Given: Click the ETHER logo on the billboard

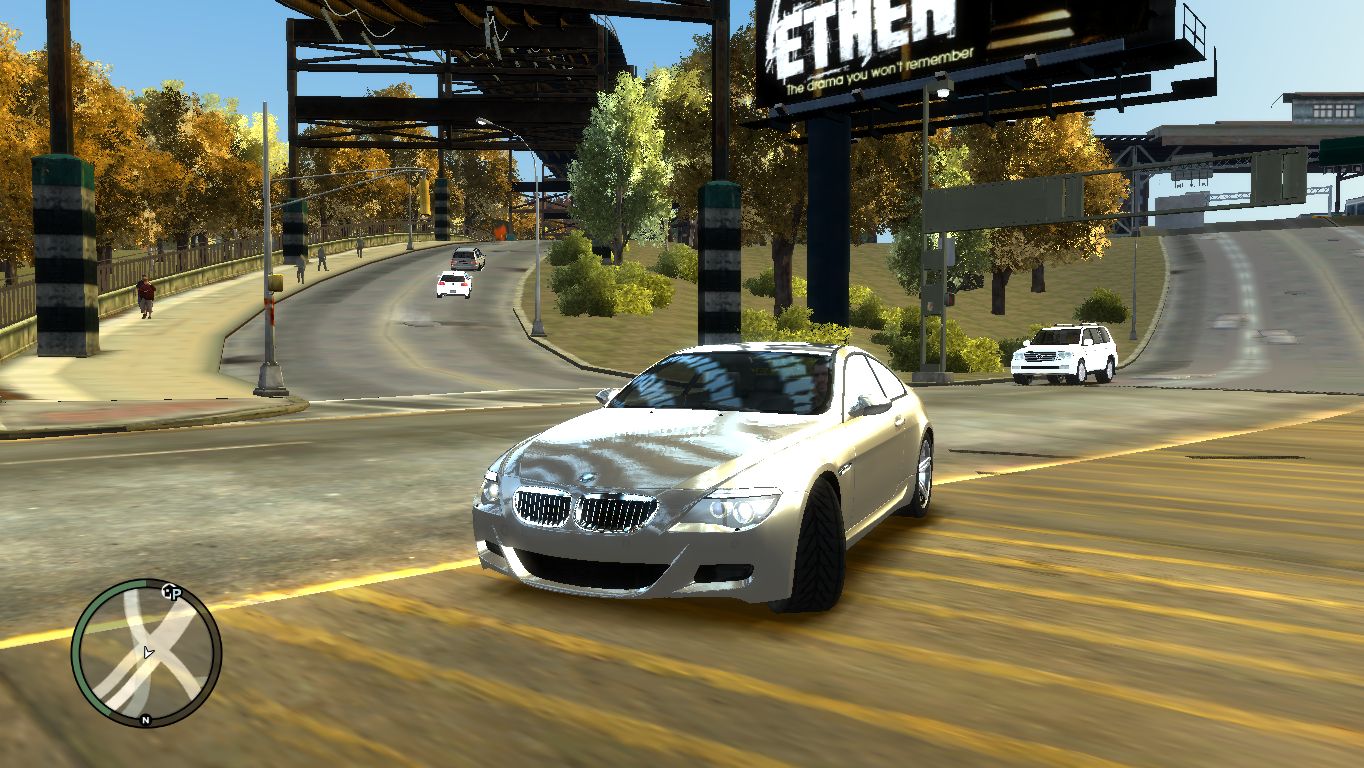Looking at the screenshot, I should click(855, 25).
